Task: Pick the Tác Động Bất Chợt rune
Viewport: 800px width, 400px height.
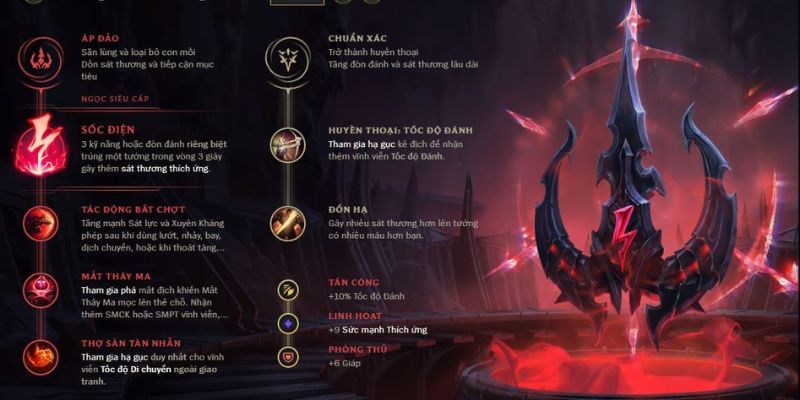Action: [x=42, y=221]
